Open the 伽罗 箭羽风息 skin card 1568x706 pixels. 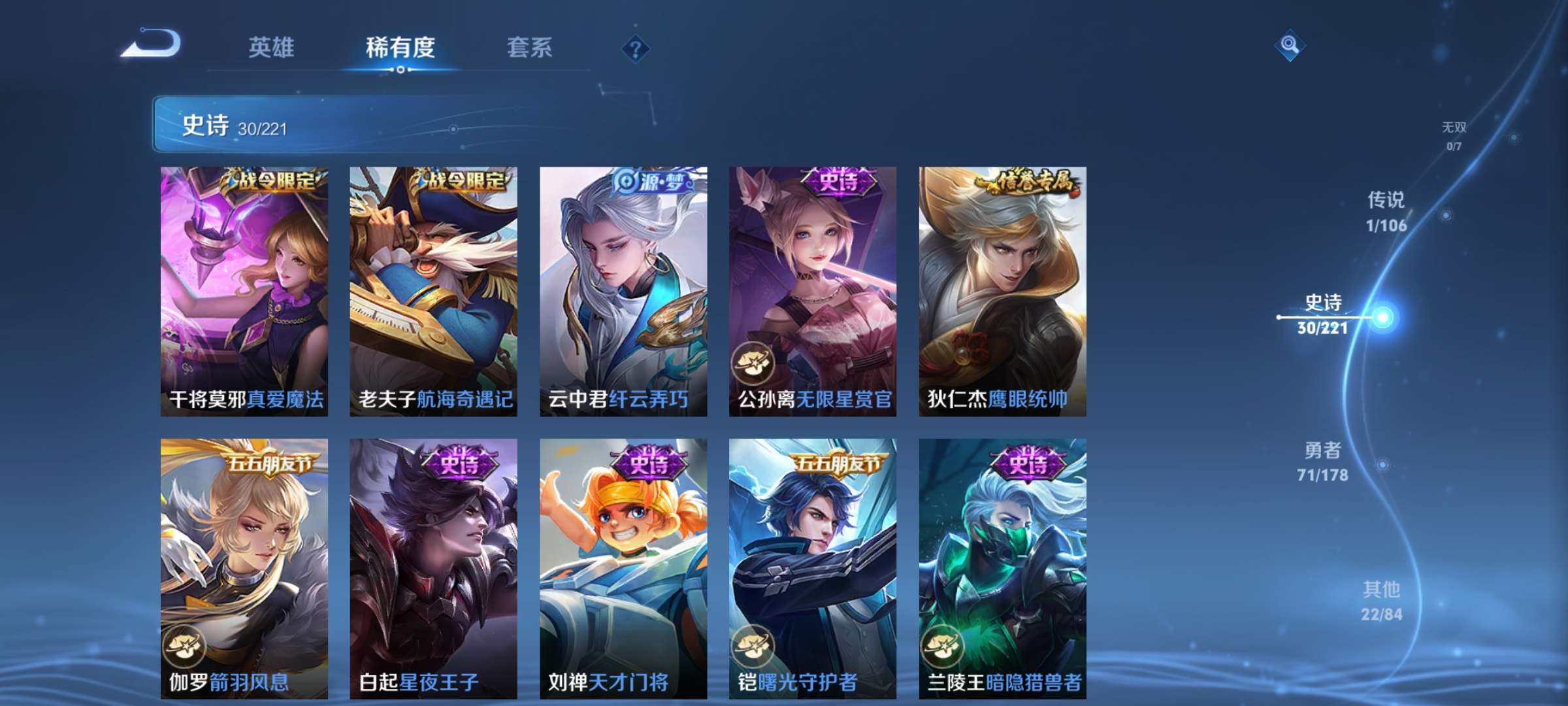pyautogui.click(x=244, y=567)
